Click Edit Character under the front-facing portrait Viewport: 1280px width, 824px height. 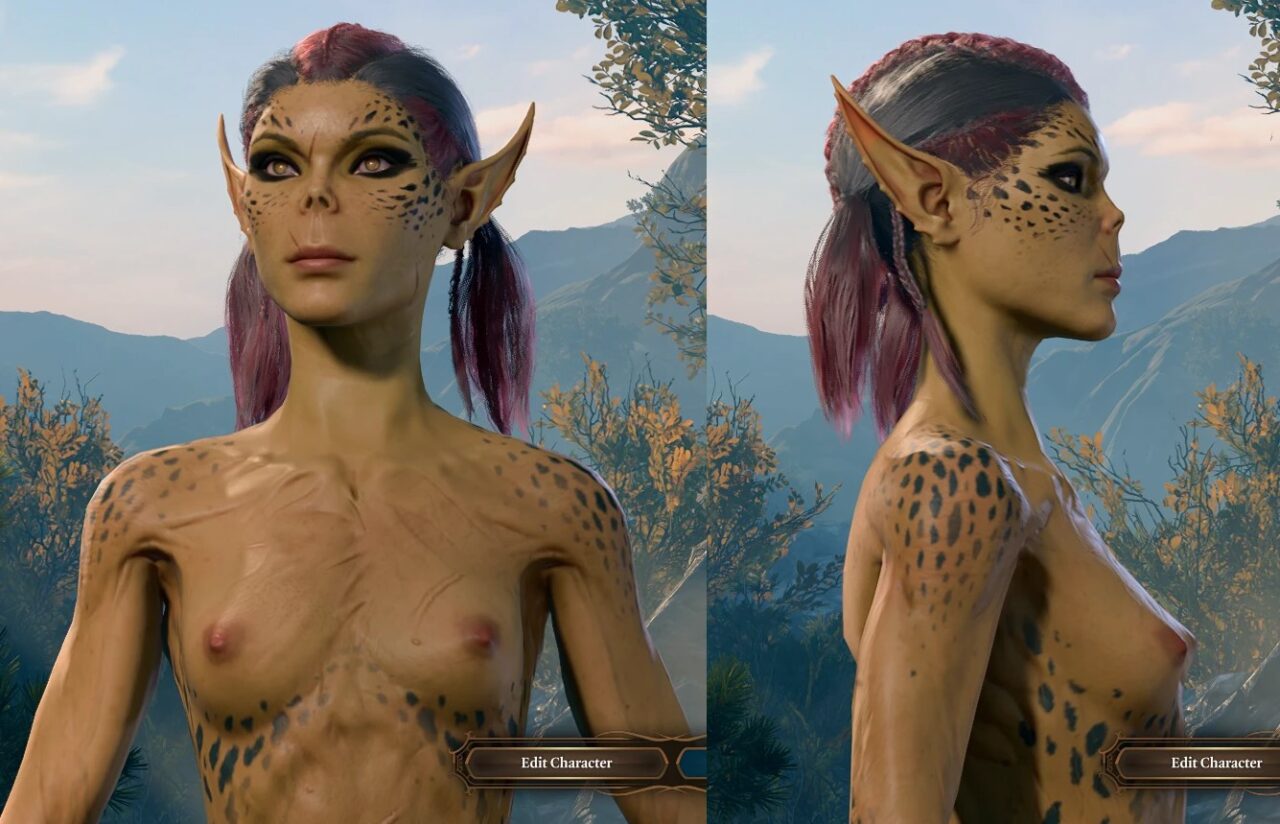tap(566, 763)
